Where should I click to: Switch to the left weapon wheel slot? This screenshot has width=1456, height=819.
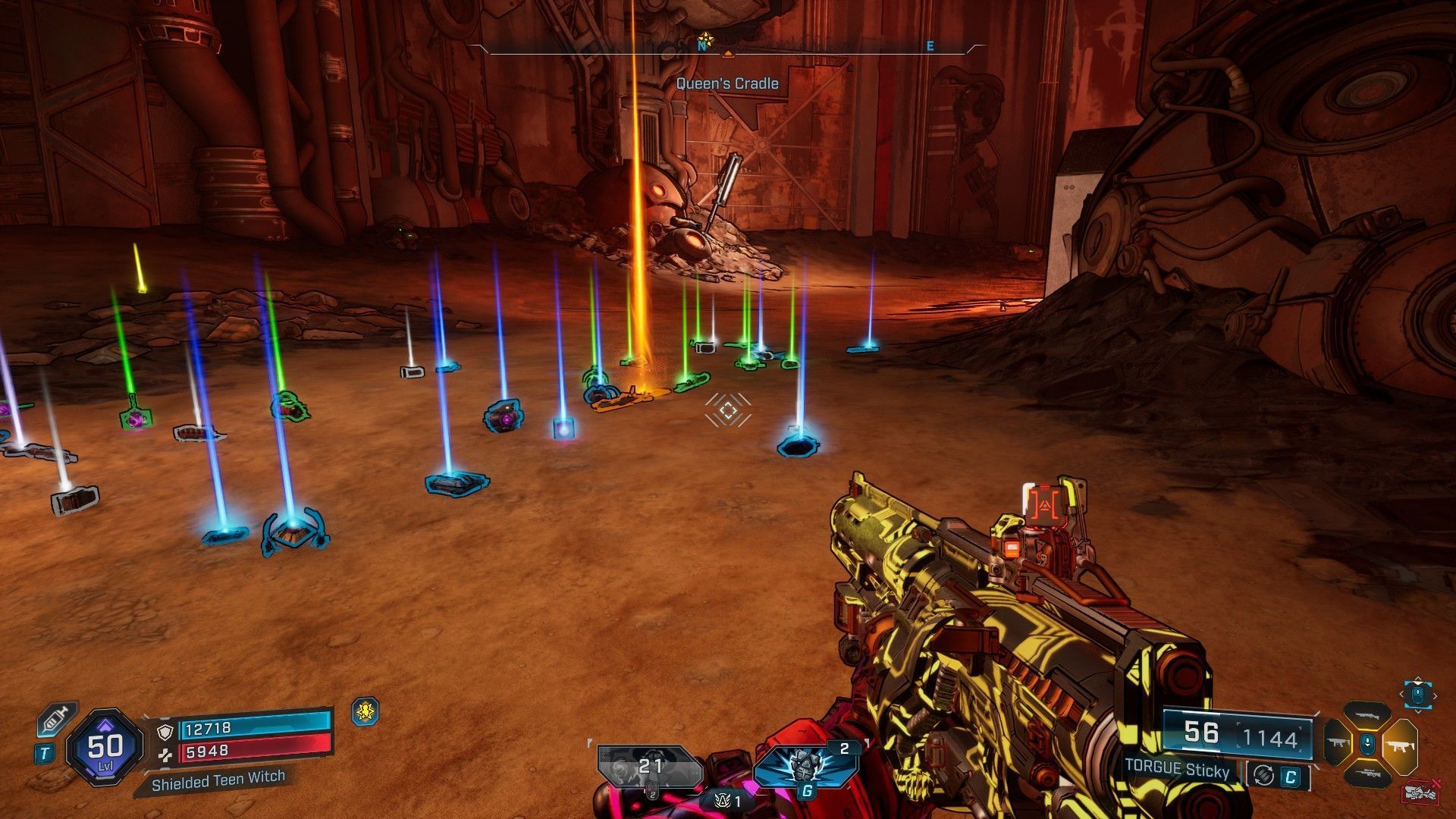pos(1338,742)
